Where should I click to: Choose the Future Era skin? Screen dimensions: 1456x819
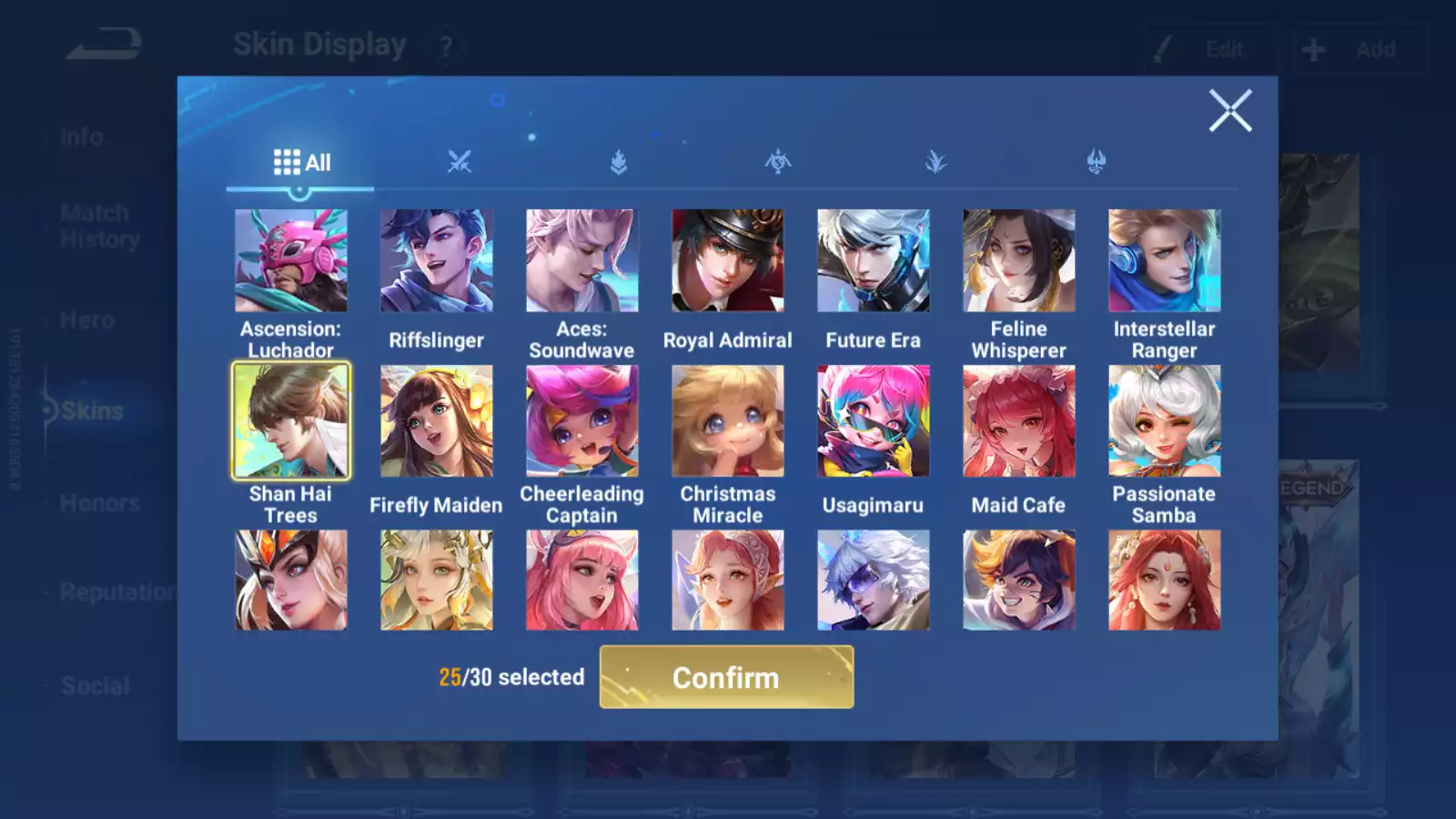873,261
